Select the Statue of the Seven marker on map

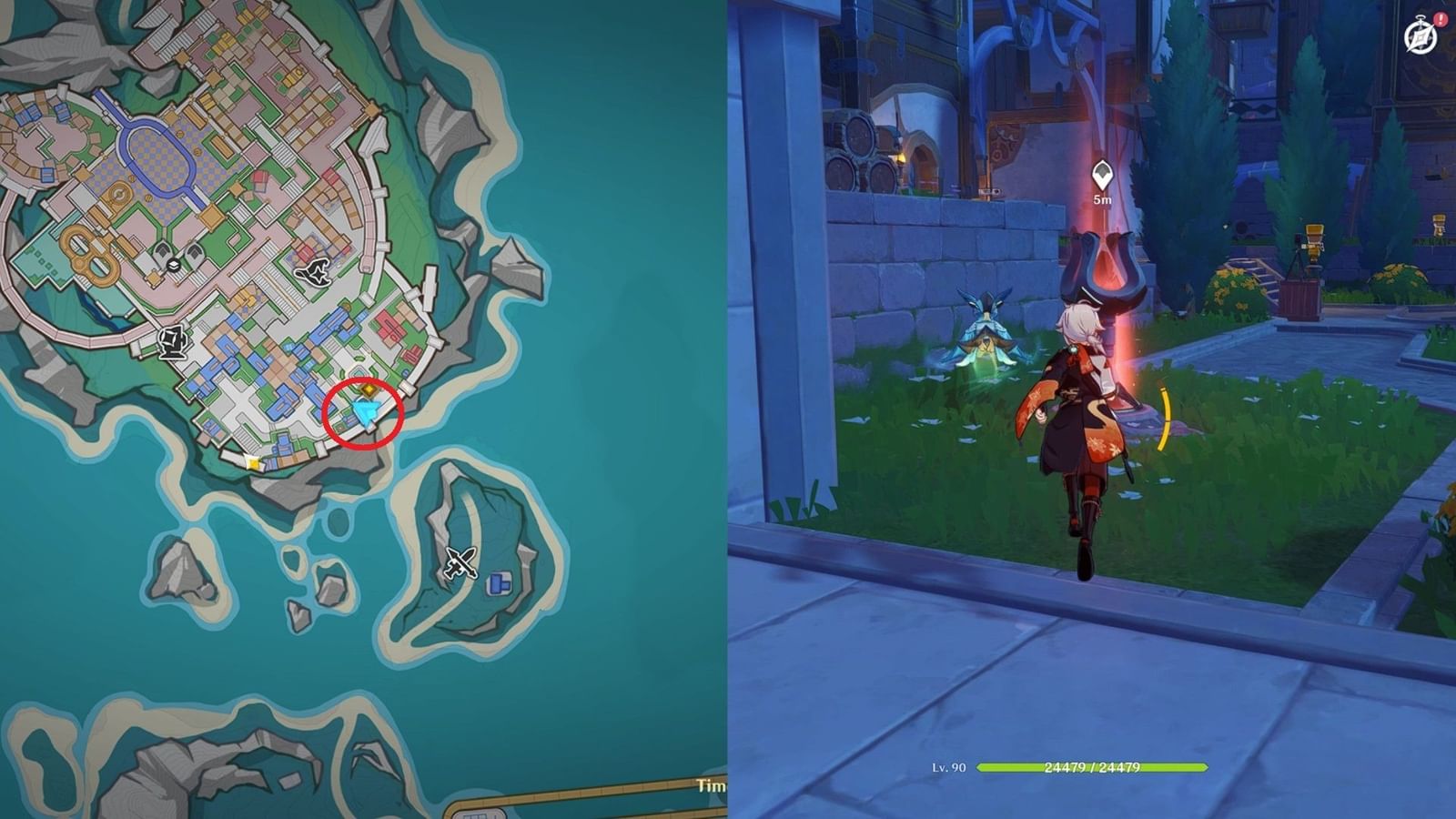coord(173,340)
